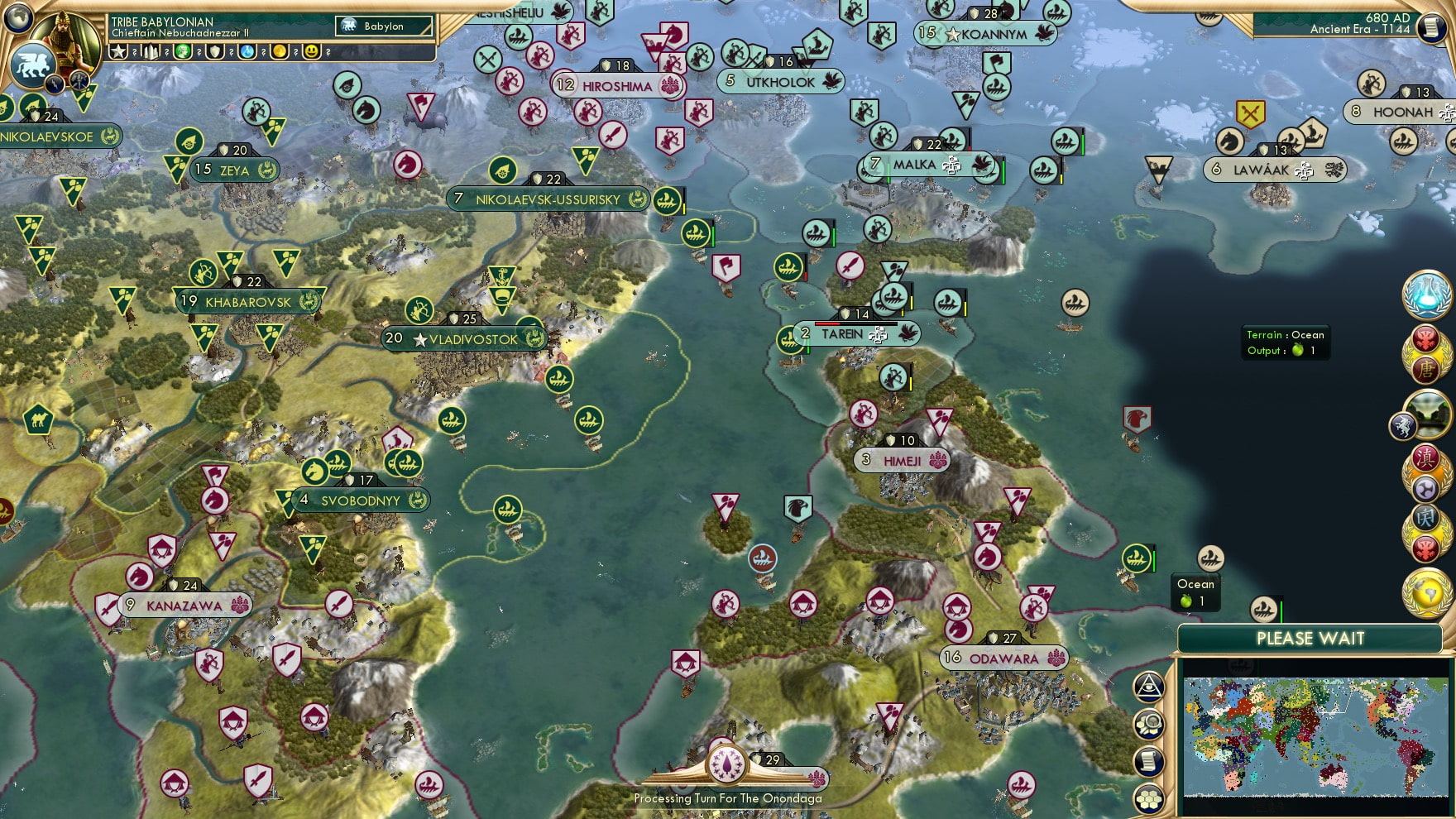This screenshot has width=1456, height=819.
Task: Click on the world minimap
Action: [x=1315, y=735]
